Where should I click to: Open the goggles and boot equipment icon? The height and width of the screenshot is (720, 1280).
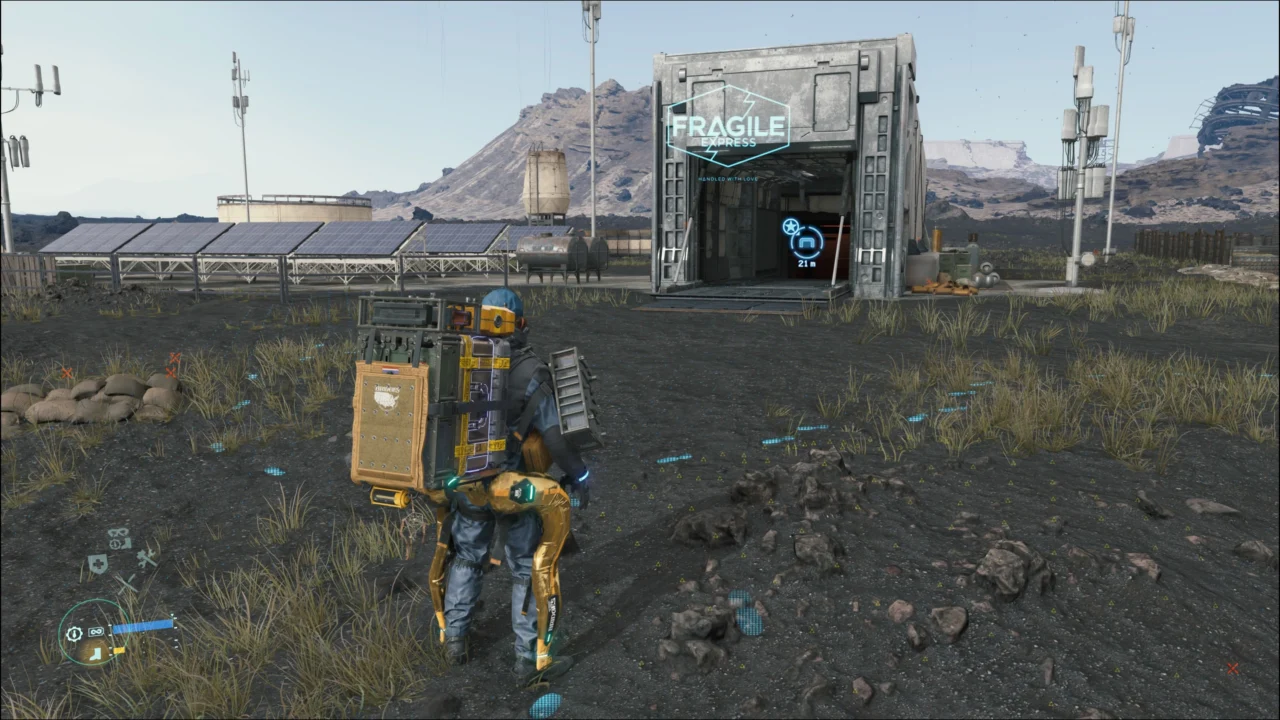point(119,538)
